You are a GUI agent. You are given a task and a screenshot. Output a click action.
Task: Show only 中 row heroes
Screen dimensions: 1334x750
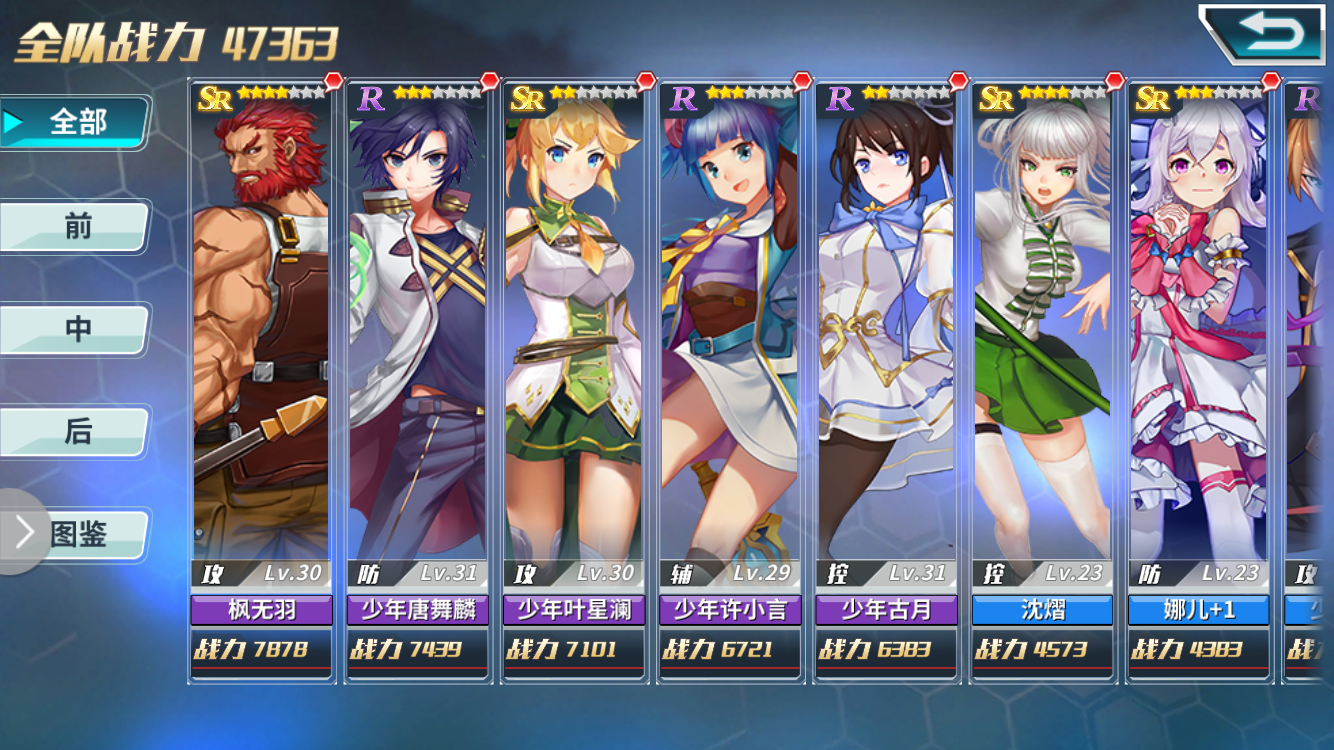[76, 329]
